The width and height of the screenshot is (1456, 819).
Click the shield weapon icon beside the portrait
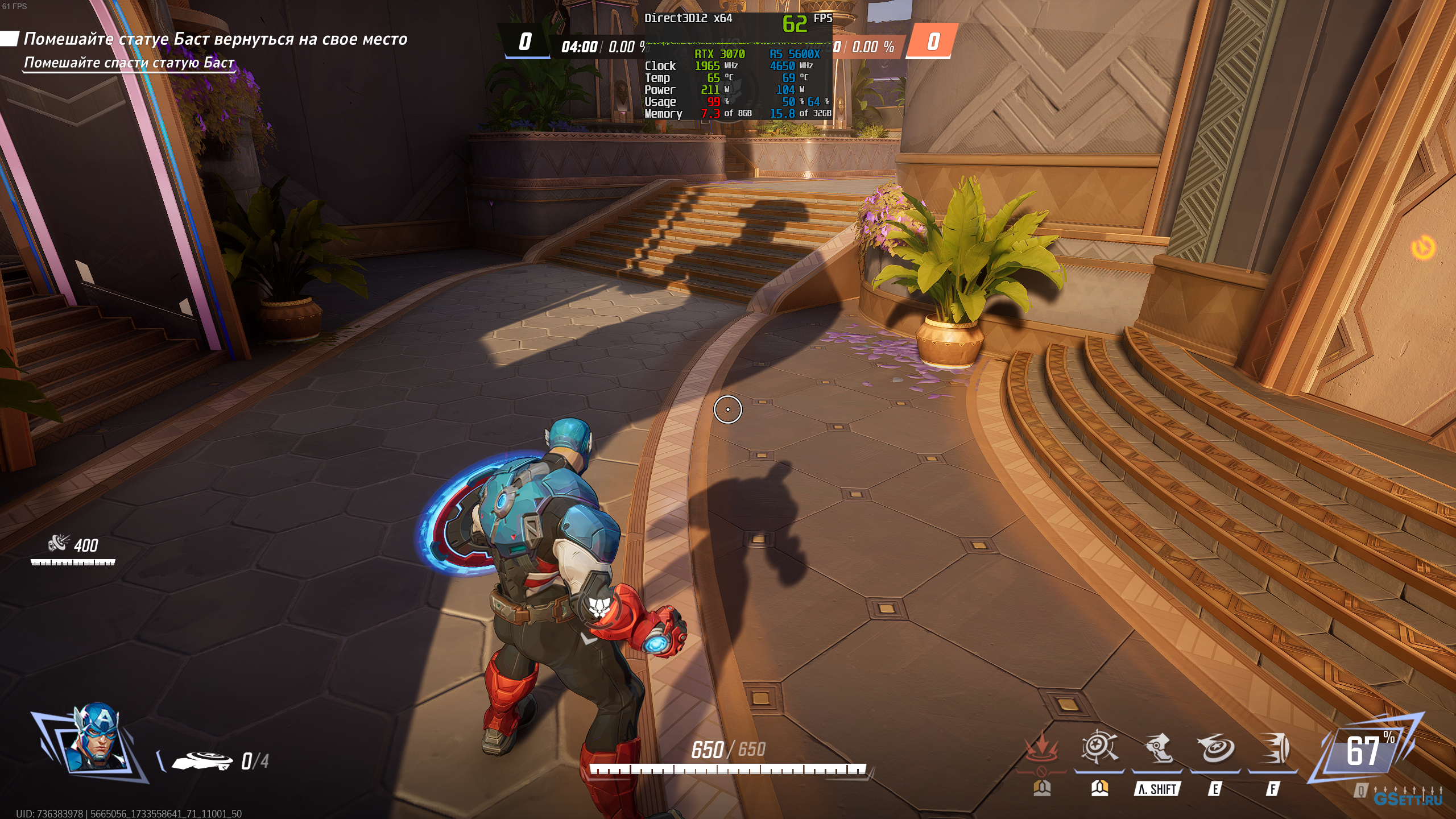(x=202, y=760)
